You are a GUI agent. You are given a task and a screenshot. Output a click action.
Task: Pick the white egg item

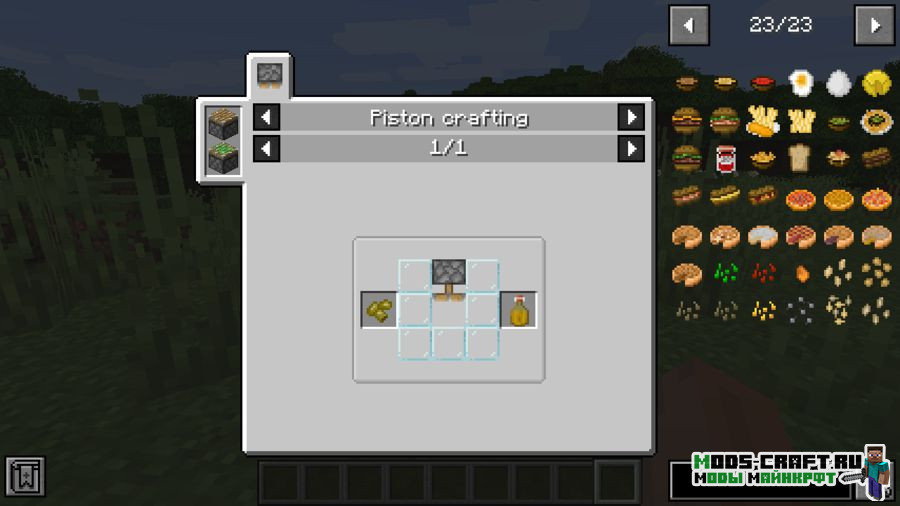click(838, 83)
